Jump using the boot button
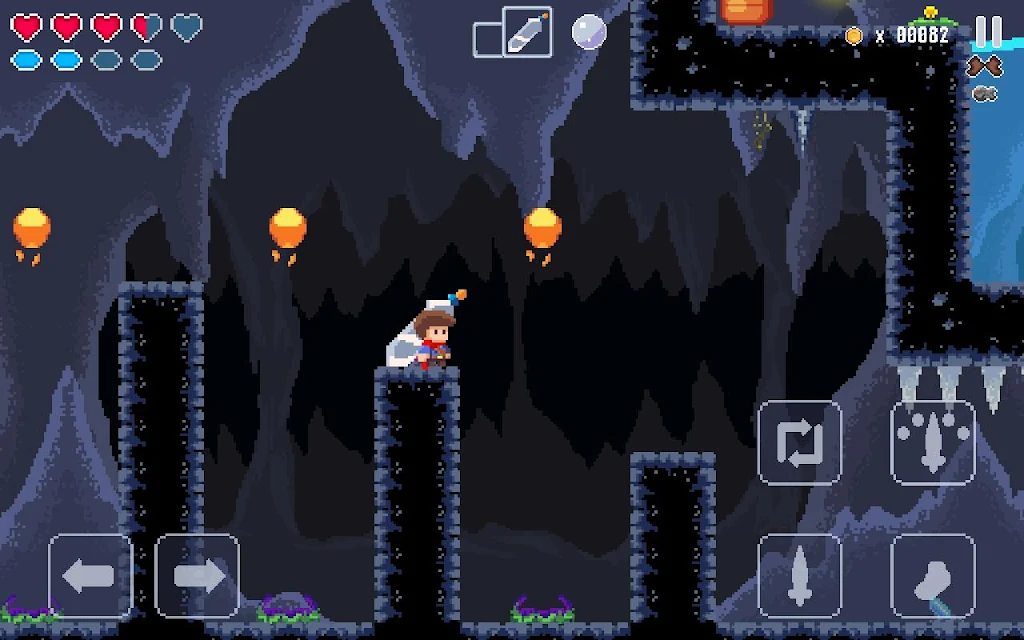Screen dimensions: 1024x640 pyautogui.click(x=932, y=576)
